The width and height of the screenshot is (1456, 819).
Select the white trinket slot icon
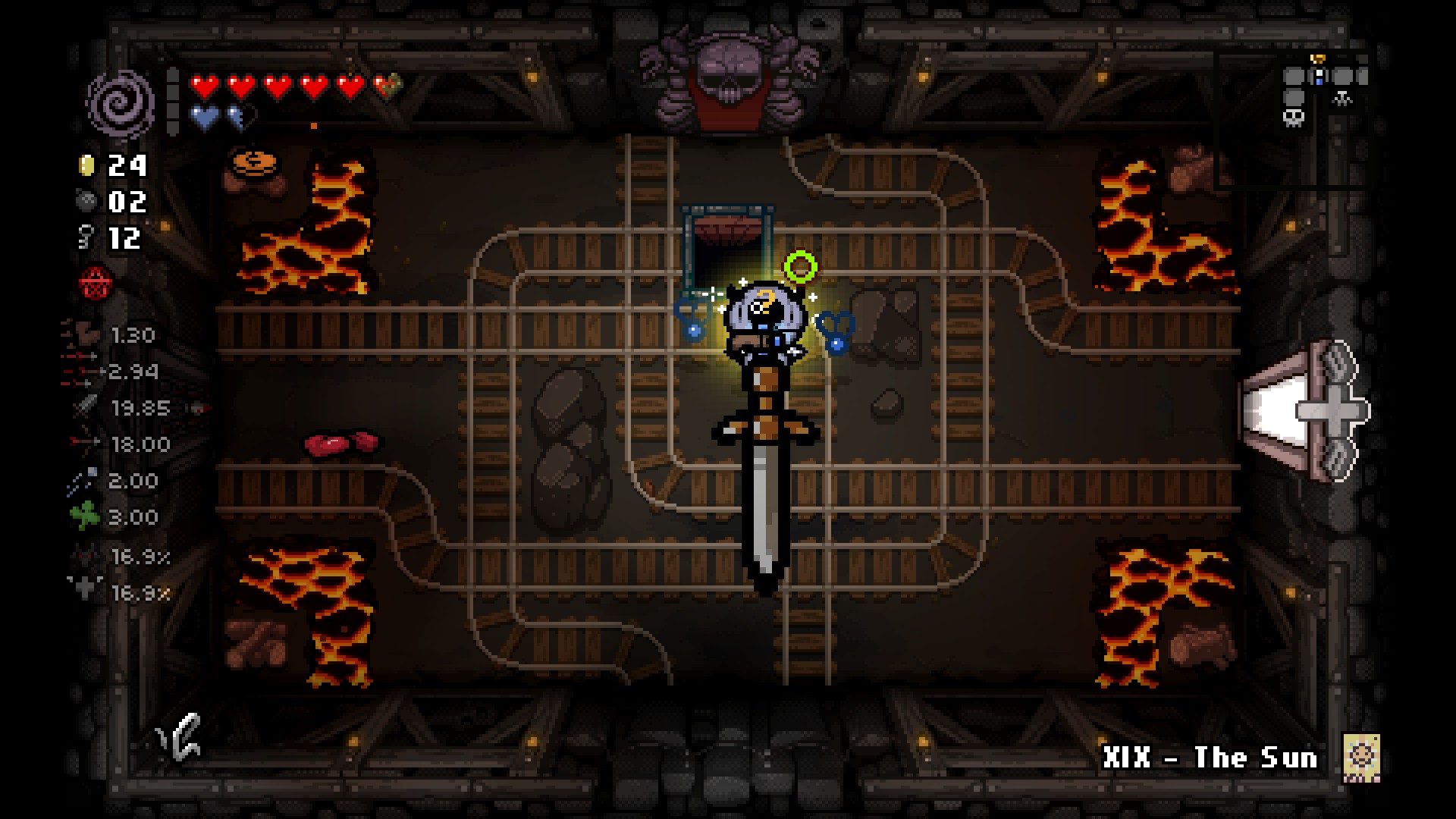tap(180, 735)
